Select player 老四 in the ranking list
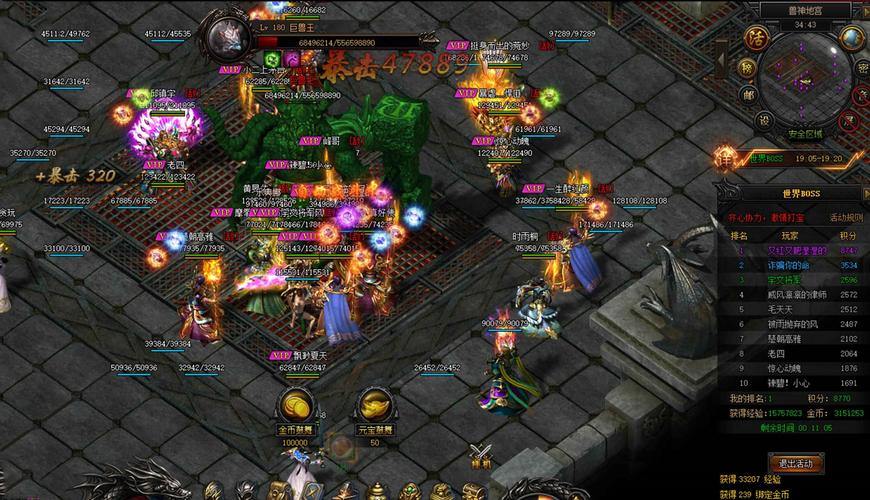Screen dimensions: 870x500 [790, 353]
